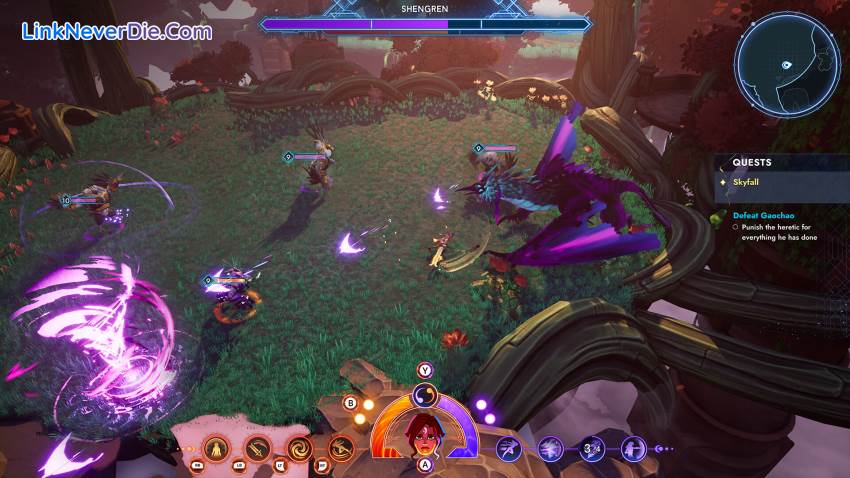Activate the orange spiral swirl ability

299,449
